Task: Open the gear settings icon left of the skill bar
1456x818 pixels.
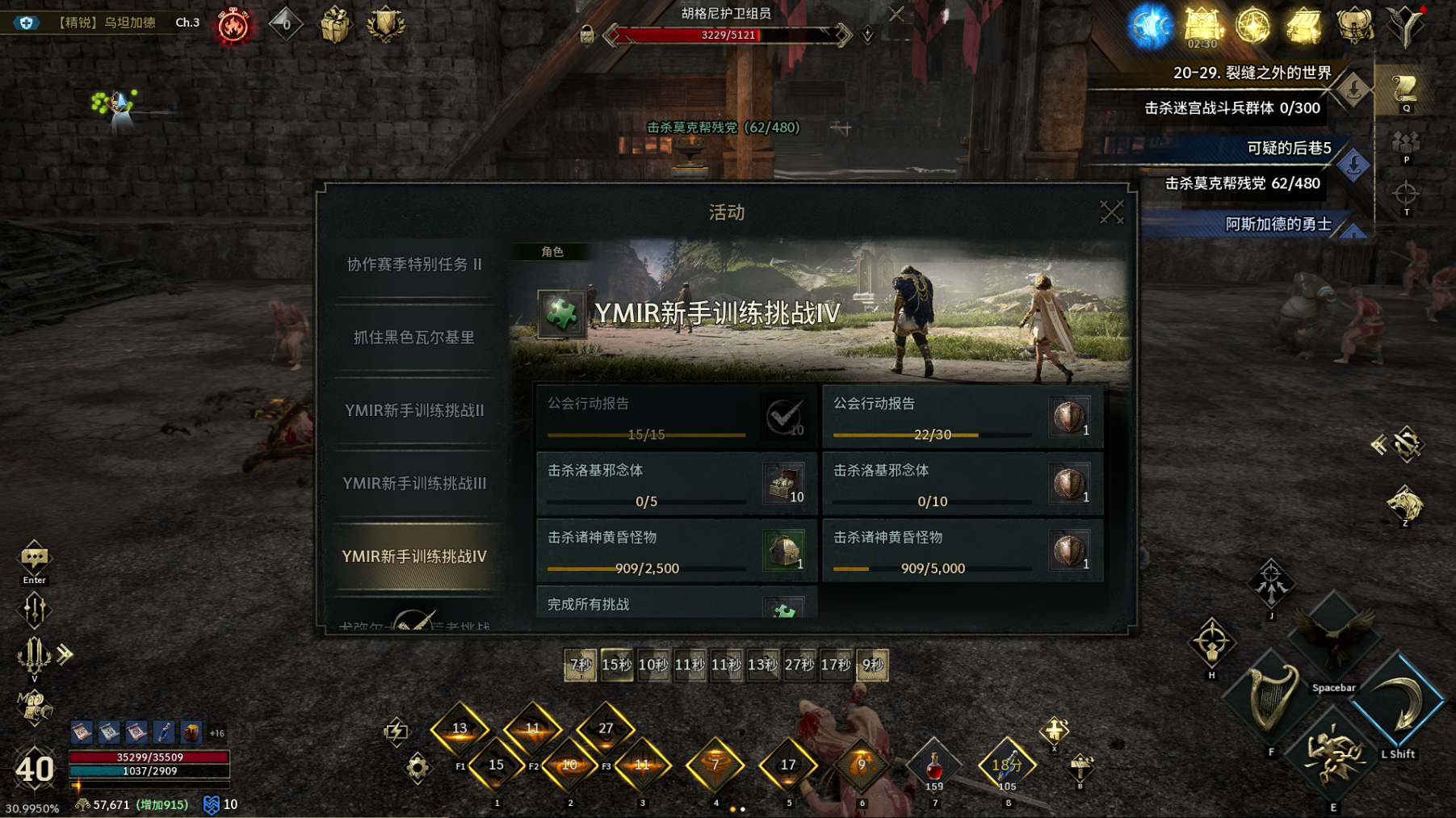Action: (419, 770)
